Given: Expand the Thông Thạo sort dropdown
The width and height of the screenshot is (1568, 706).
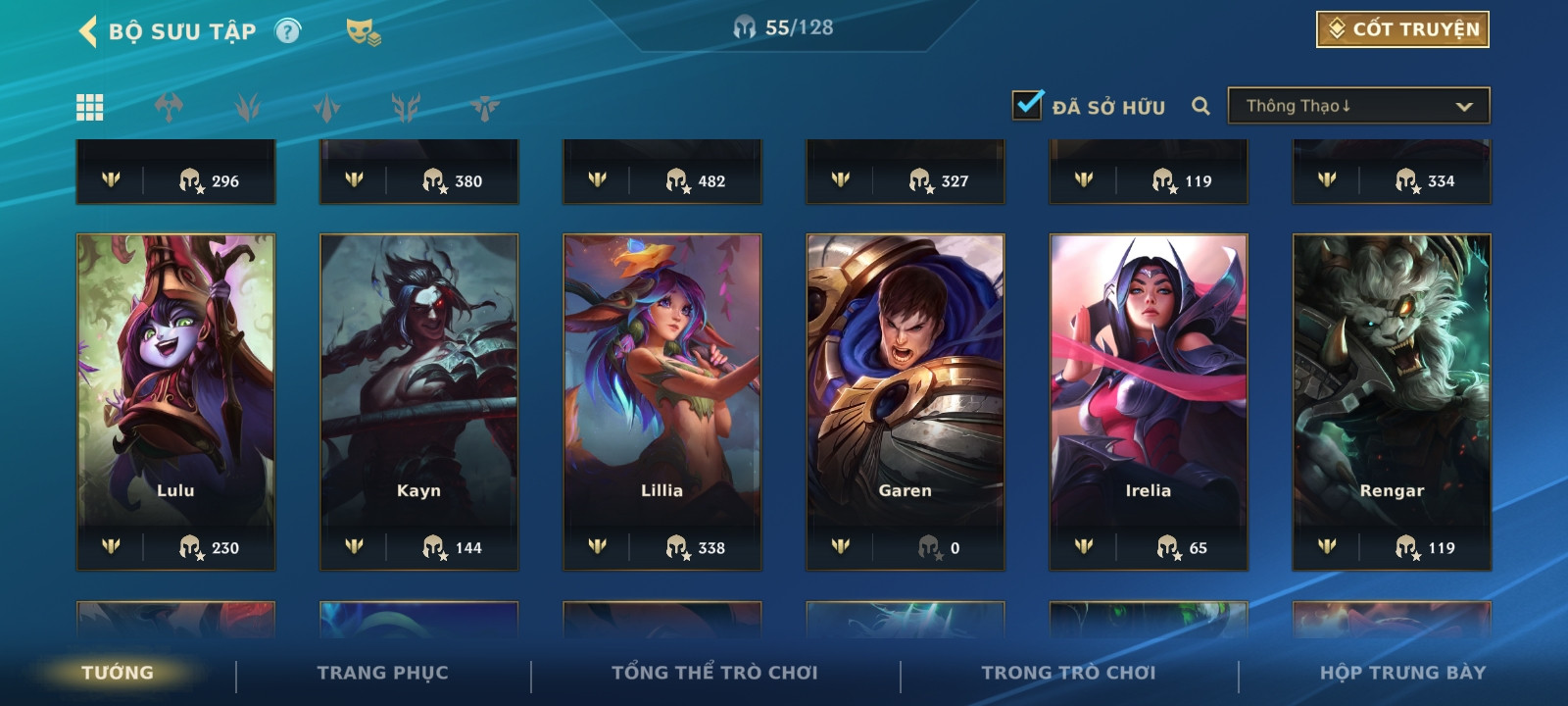Looking at the screenshot, I should 1358,106.
